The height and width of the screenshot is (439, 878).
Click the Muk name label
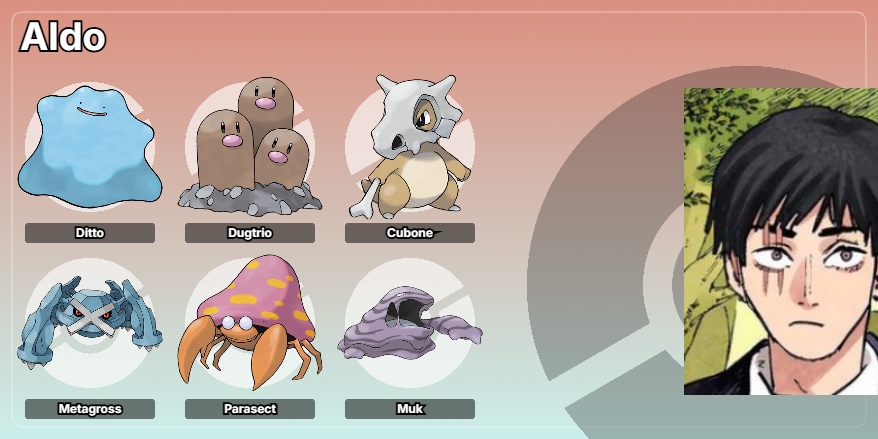[410, 409]
